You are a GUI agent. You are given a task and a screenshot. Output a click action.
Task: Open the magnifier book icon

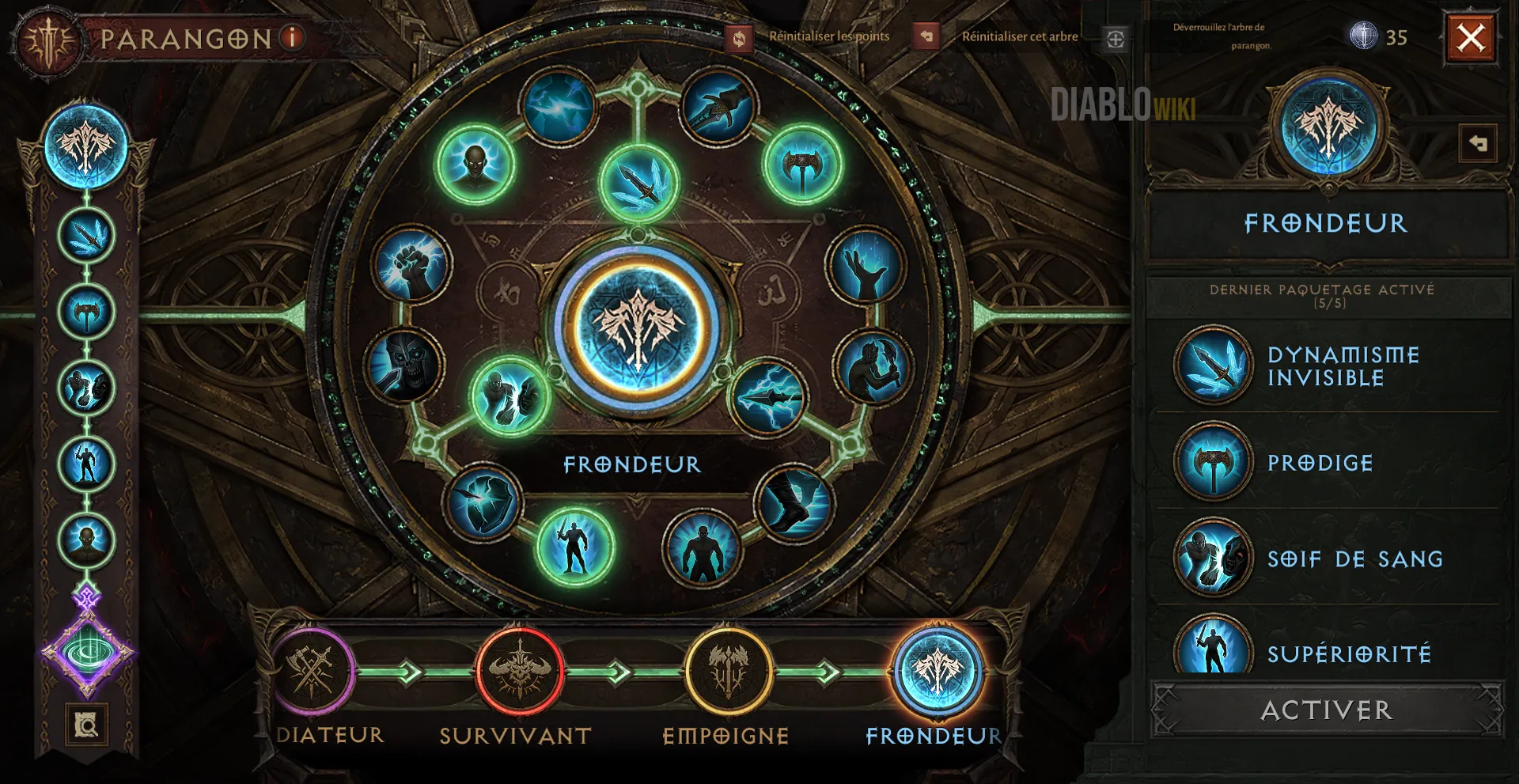coord(86,724)
